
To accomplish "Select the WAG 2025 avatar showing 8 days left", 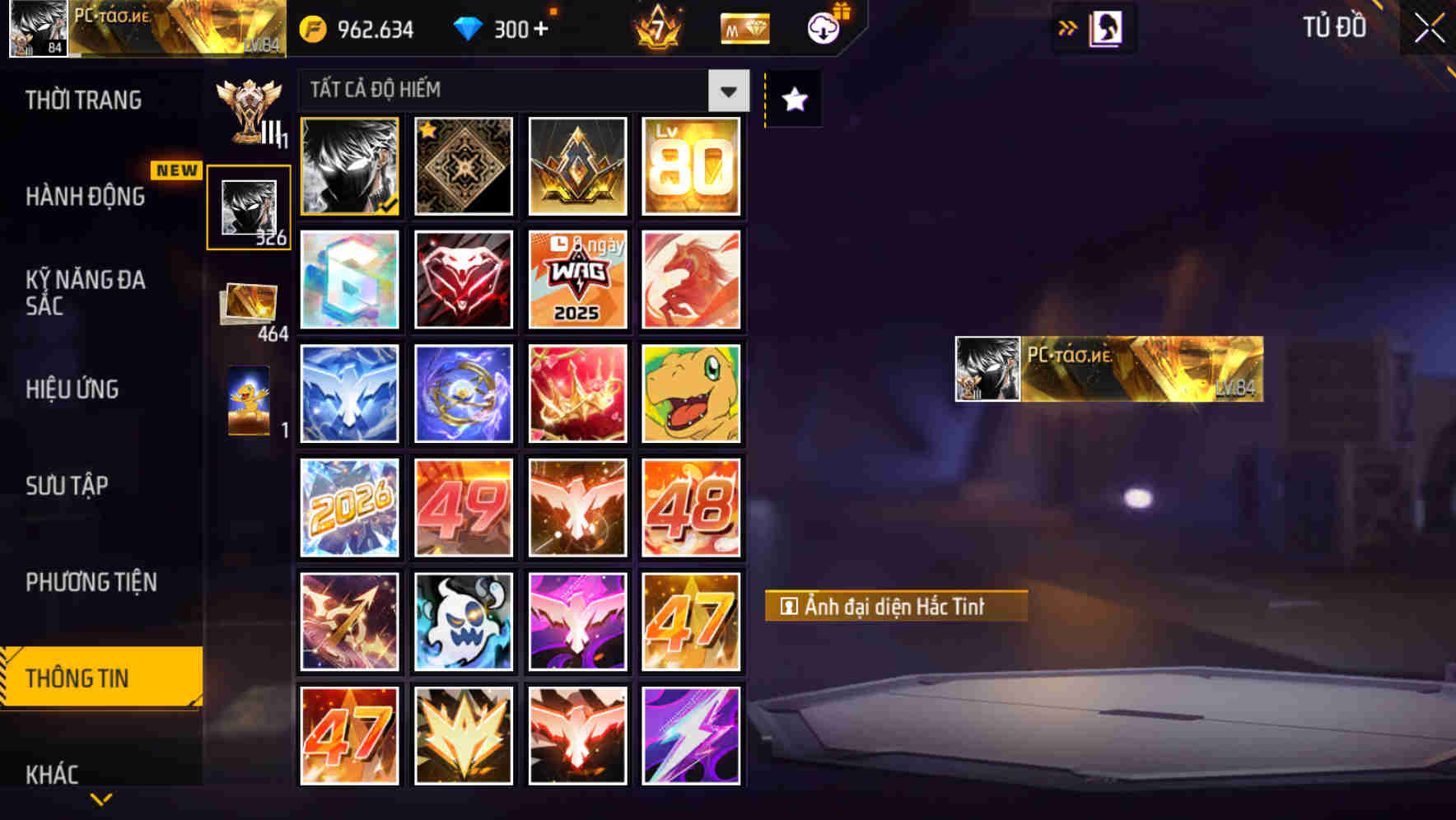I will coord(577,279).
